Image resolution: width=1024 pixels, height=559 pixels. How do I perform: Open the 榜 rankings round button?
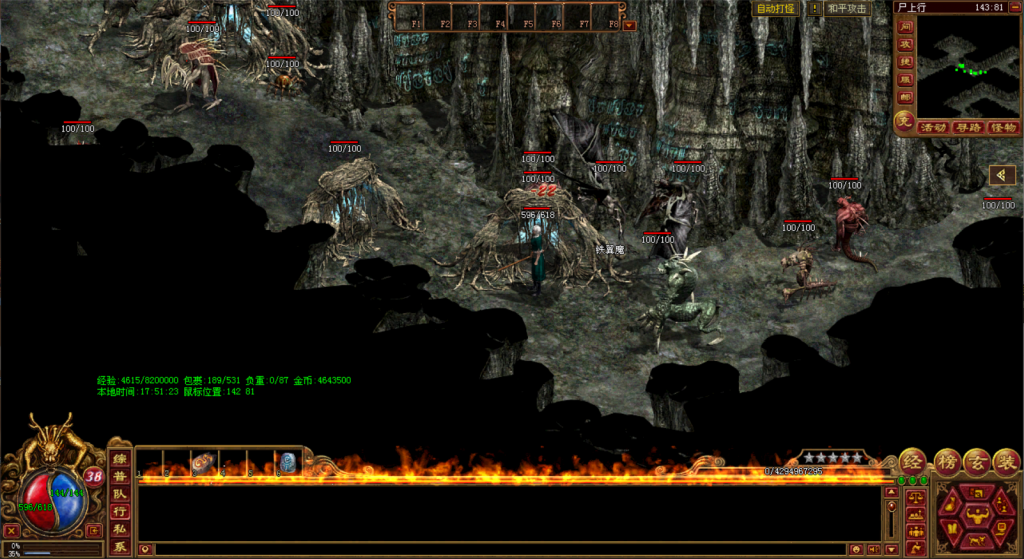click(x=947, y=462)
